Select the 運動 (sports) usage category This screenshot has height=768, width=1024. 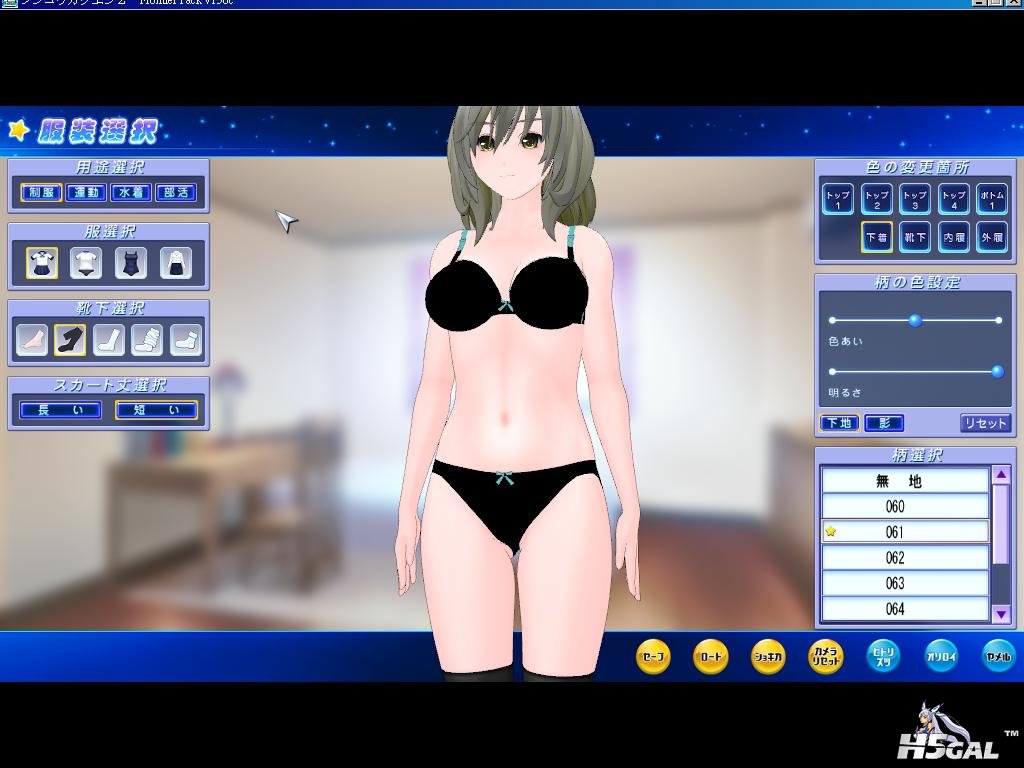(86, 192)
